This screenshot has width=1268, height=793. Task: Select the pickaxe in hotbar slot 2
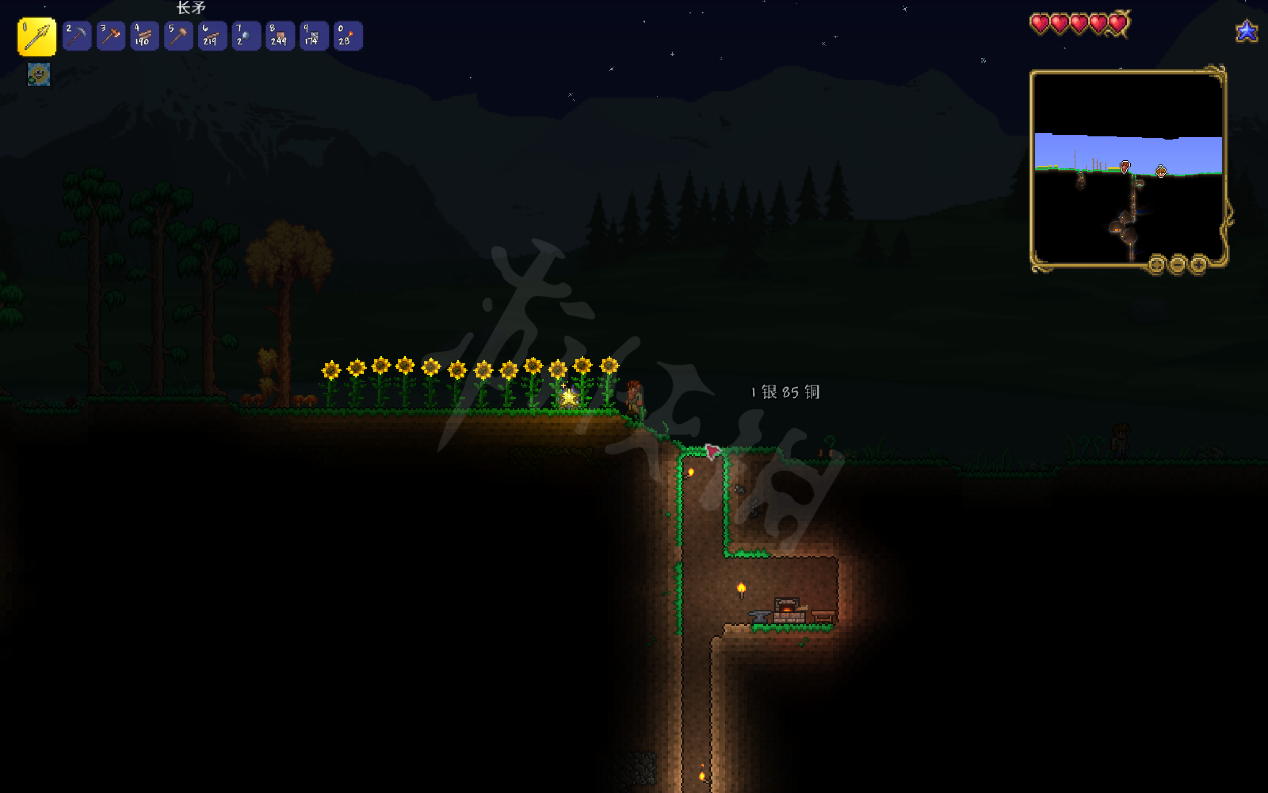click(77, 37)
